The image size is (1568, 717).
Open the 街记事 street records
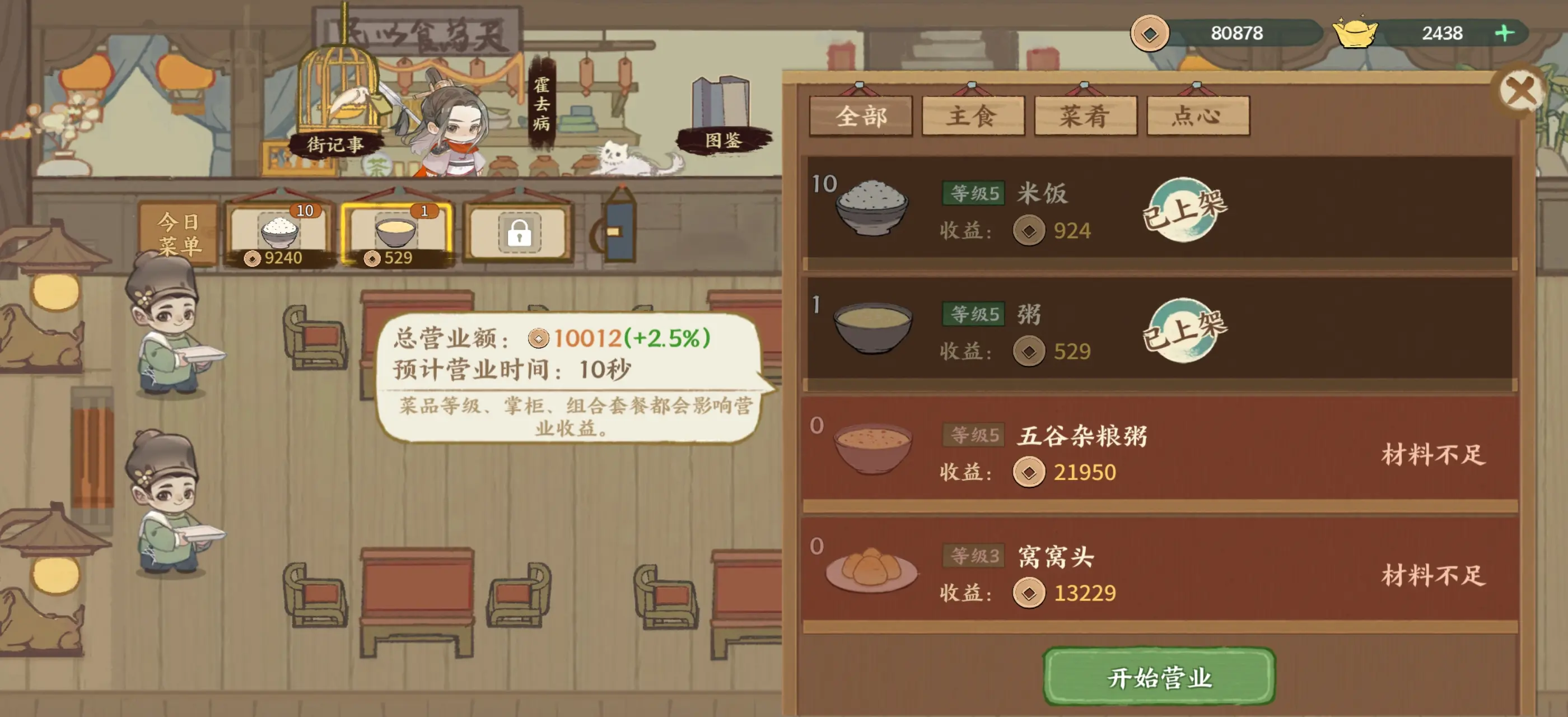click(336, 146)
